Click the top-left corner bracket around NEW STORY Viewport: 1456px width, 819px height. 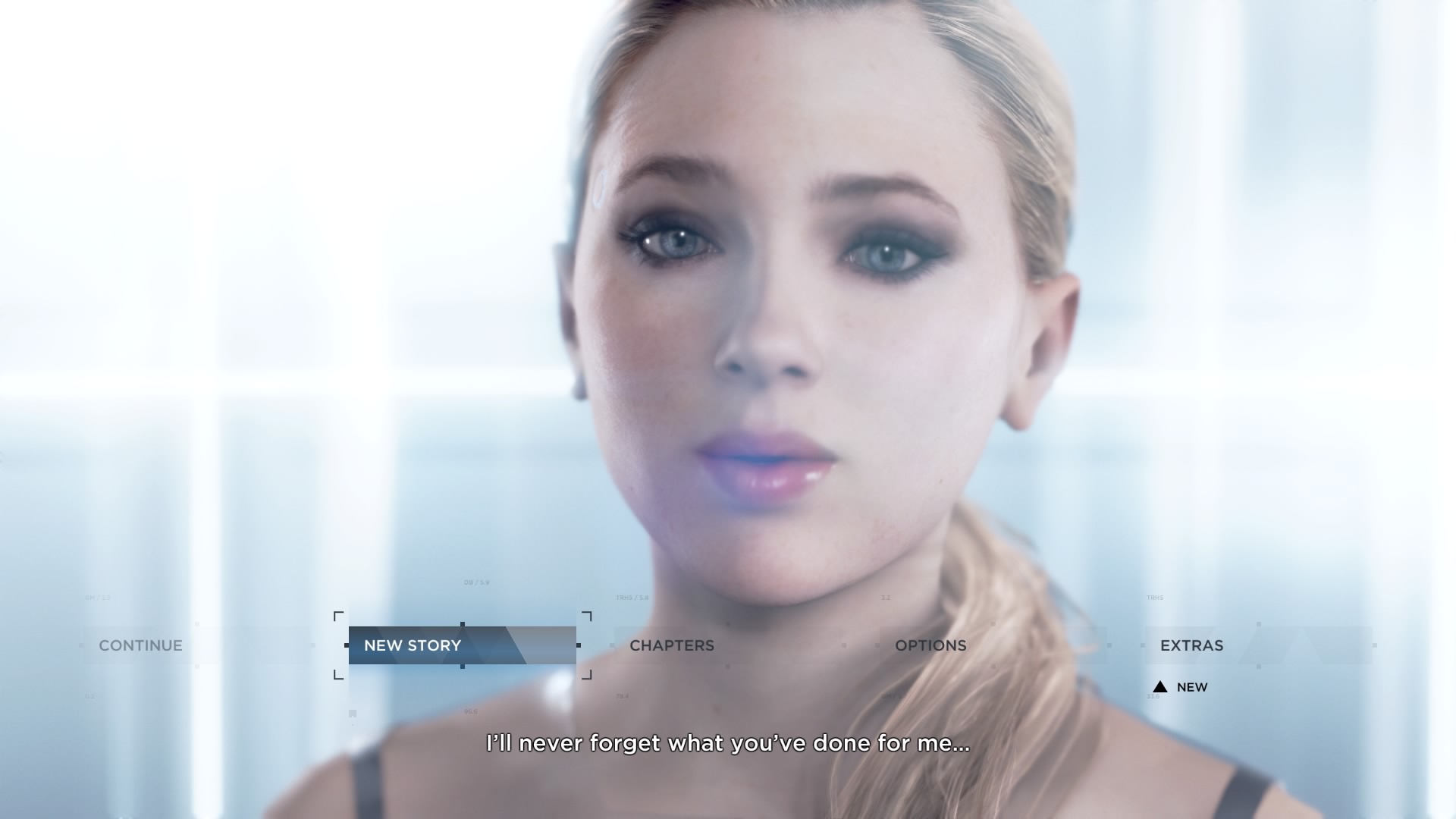(337, 616)
